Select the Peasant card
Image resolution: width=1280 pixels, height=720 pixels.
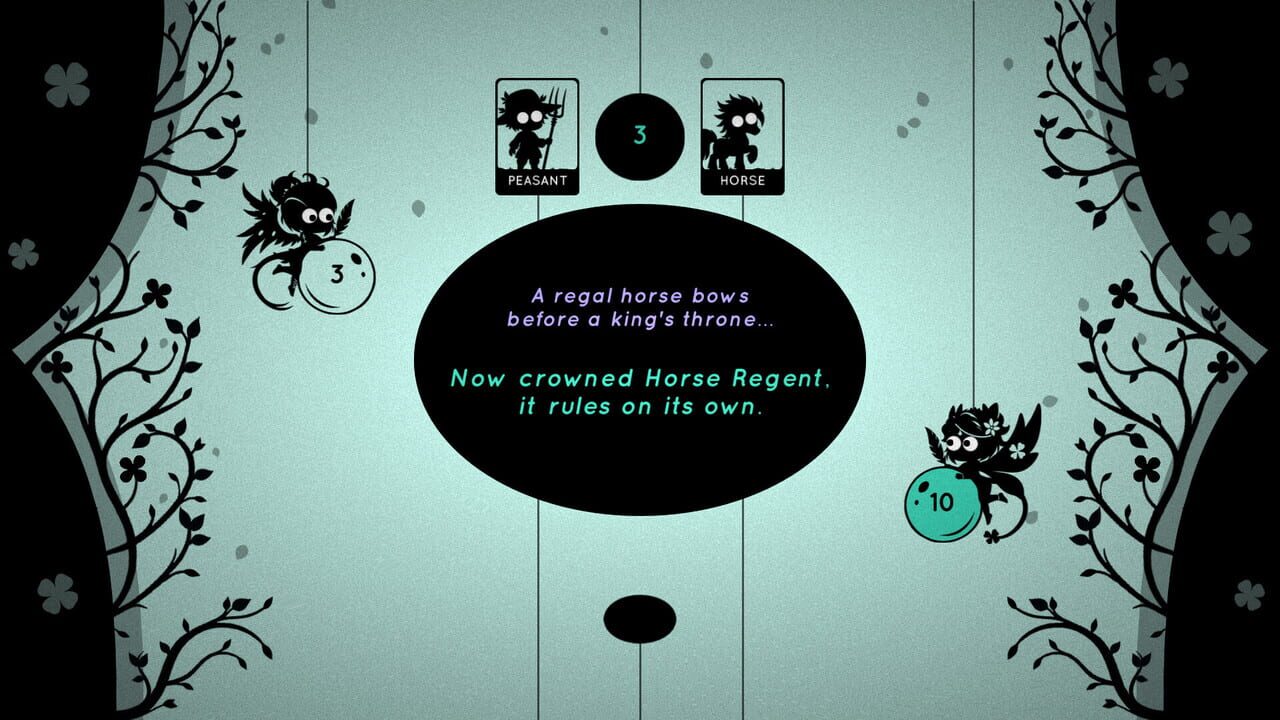tap(538, 135)
